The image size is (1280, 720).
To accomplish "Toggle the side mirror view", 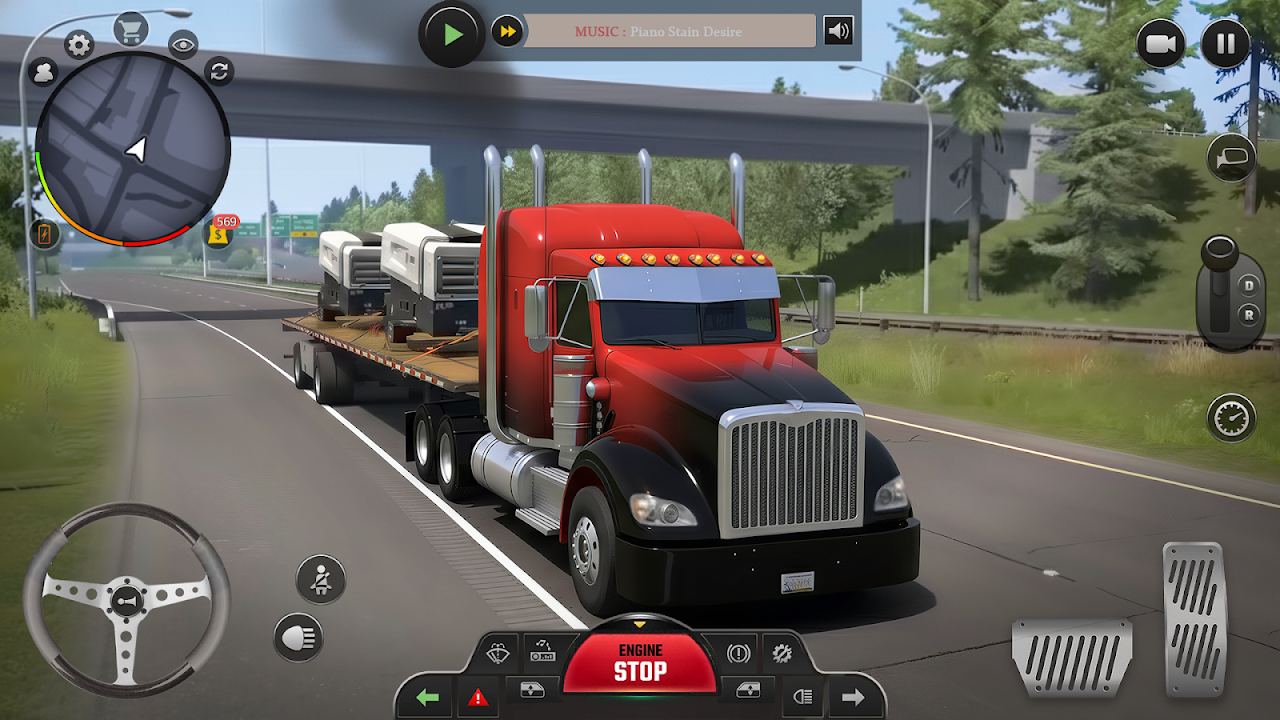I will (x=1231, y=158).
